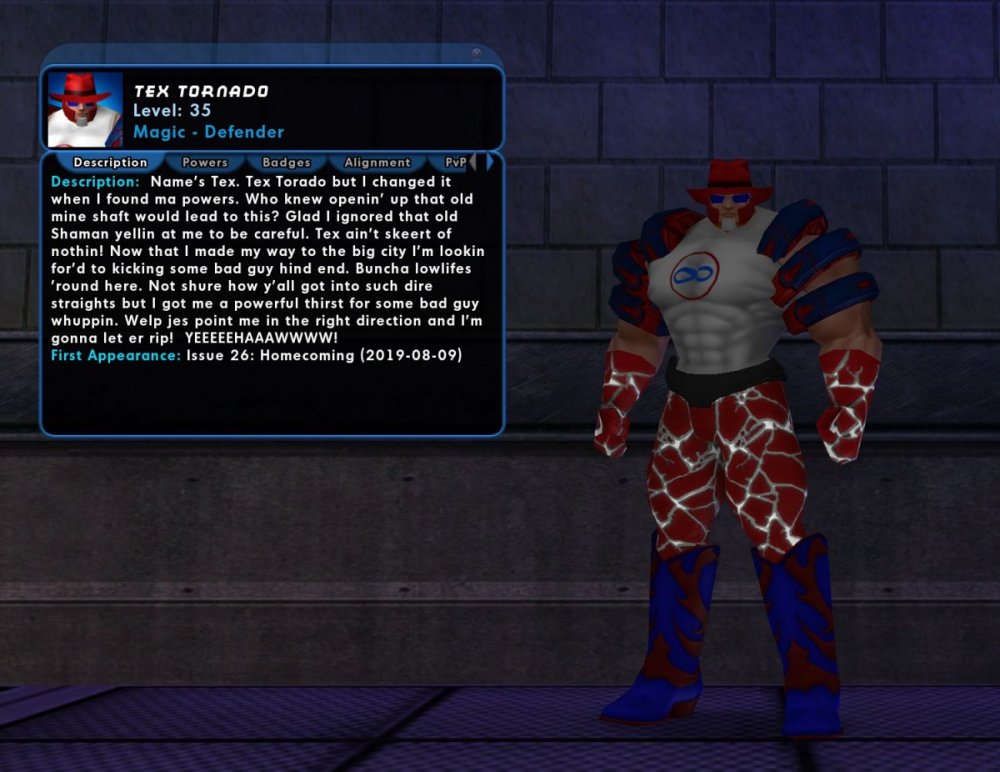Switch to the Powers tab
This screenshot has height=772, width=1000.
205,162
